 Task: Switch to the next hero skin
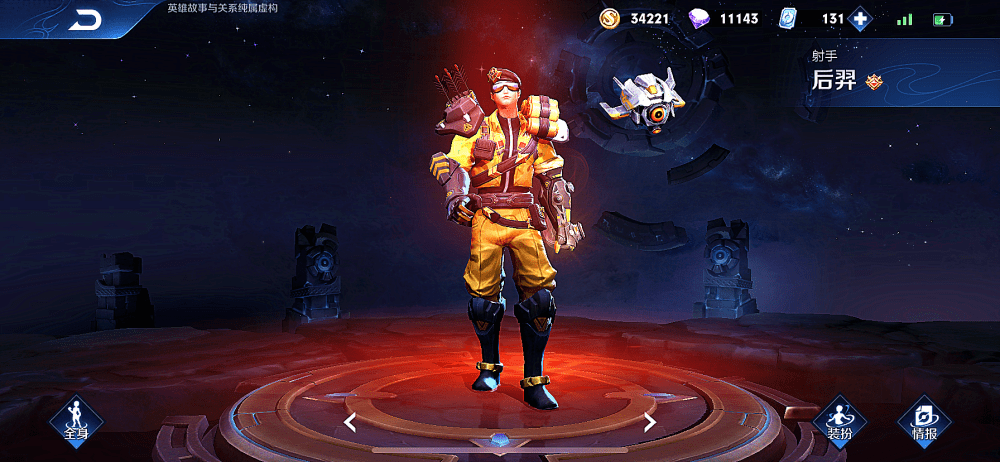pos(650,422)
